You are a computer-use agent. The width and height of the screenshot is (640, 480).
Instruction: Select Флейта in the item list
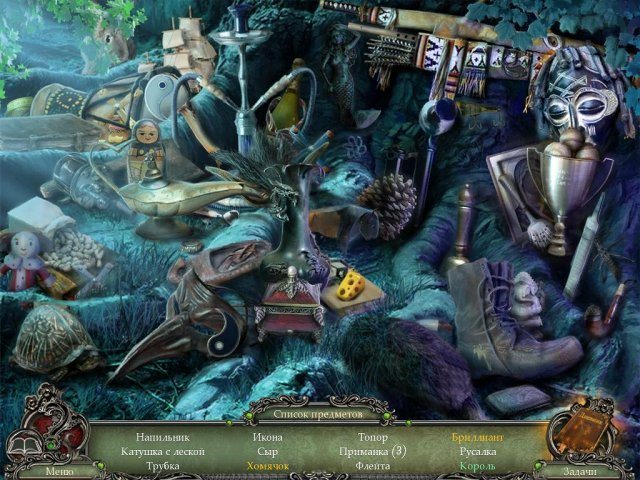373,466
